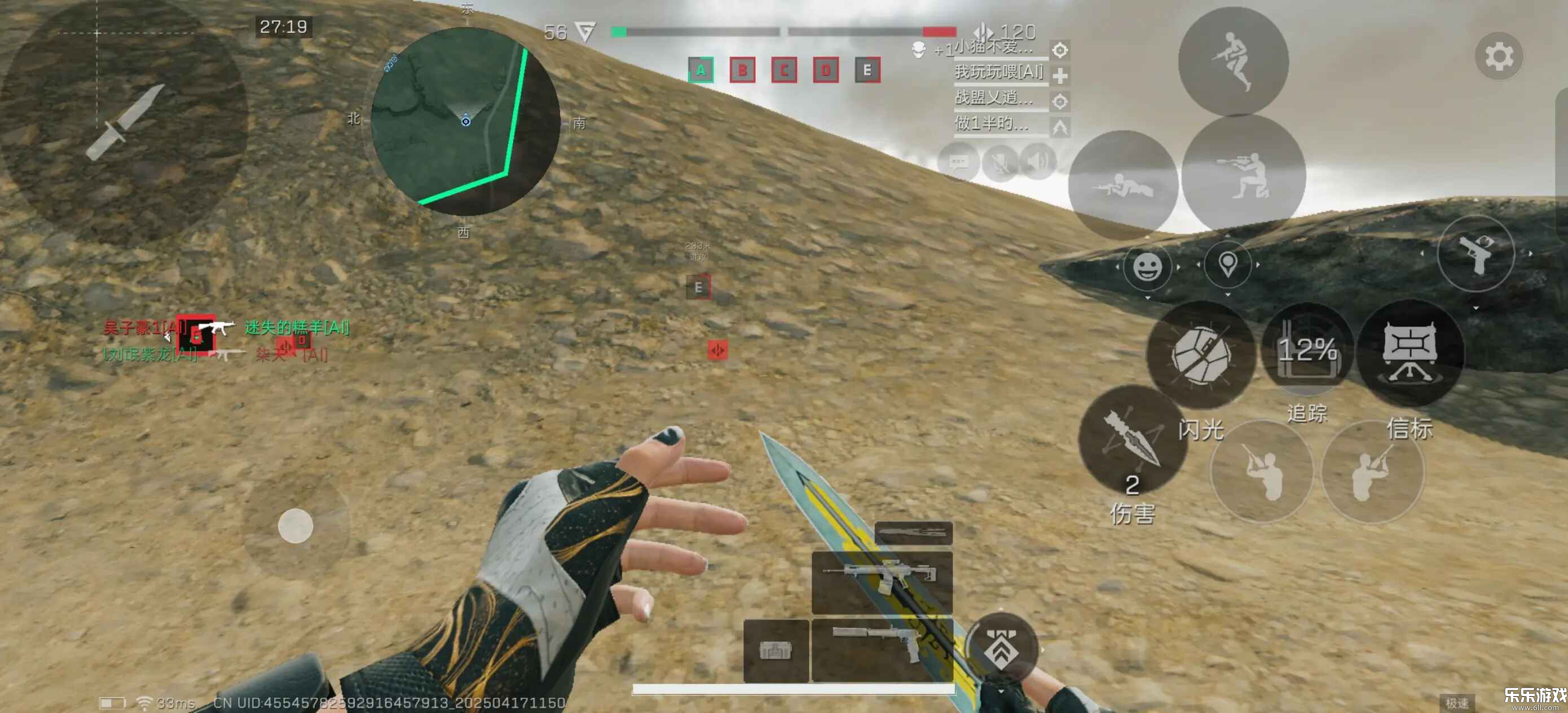Select the suppressed pistol weapon slot
The width and height of the screenshot is (1568, 713).
(x=882, y=649)
